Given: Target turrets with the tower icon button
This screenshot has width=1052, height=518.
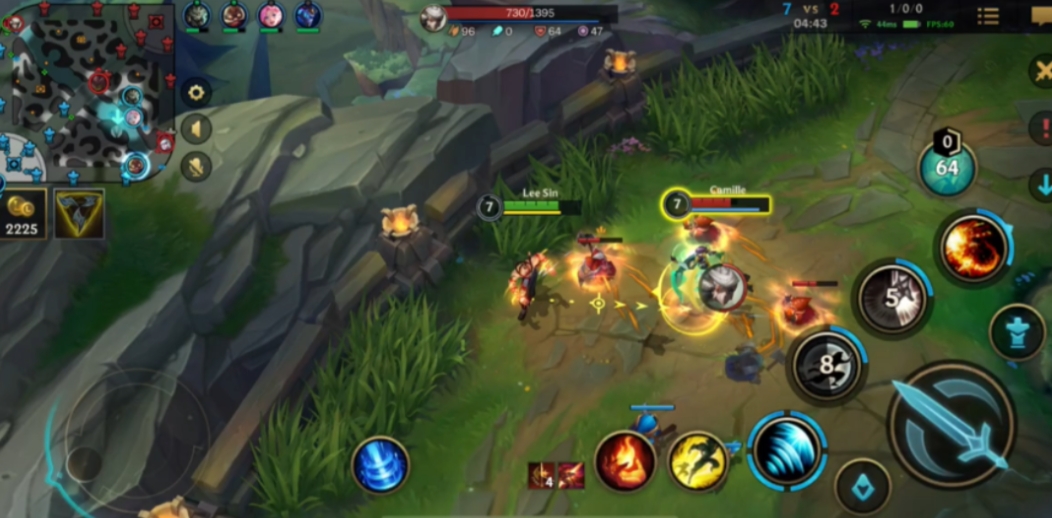Looking at the screenshot, I should tap(1016, 334).
